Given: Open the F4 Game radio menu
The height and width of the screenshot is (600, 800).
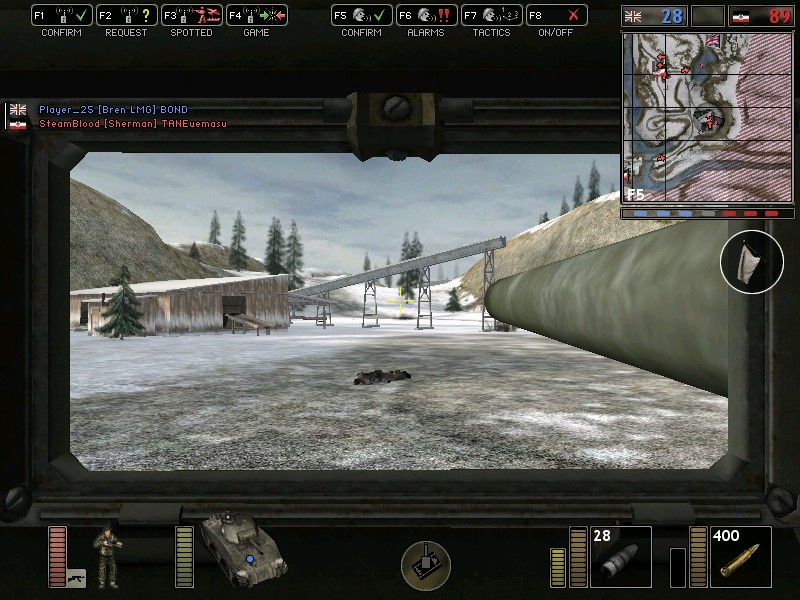Looking at the screenshot, I should 255,16.
